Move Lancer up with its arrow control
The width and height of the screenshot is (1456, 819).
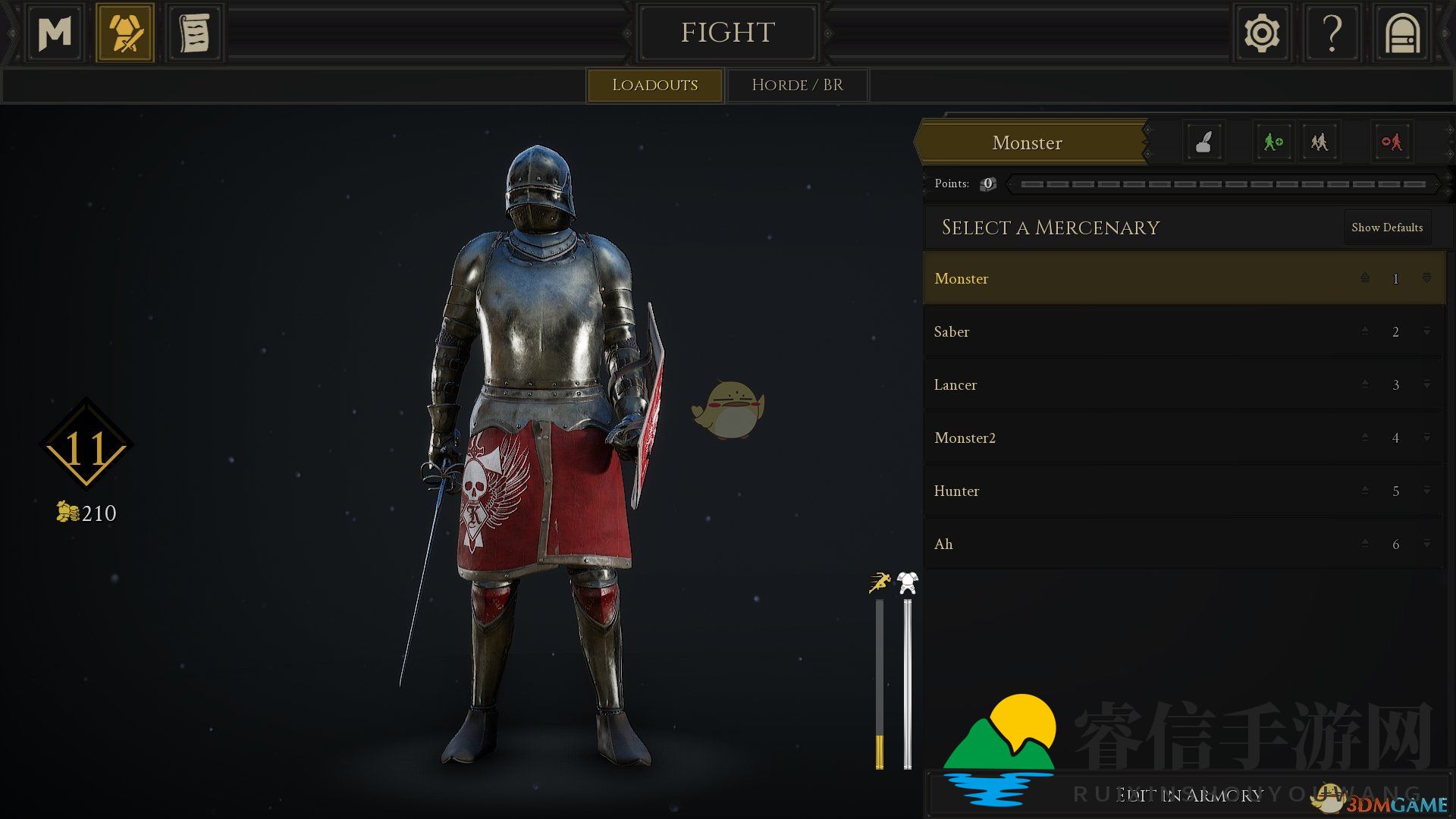(x=1364, y=385)
